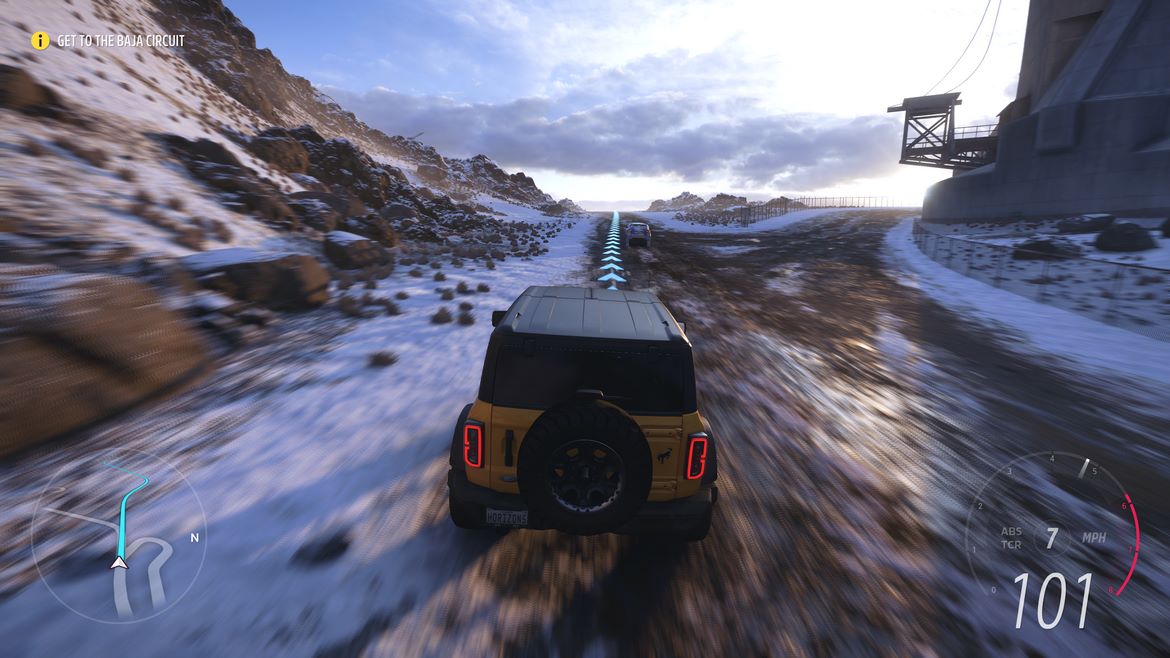Click the yellow objective info icon
Image resolution: width=1170 pixels, height=658 pixels.
pos(40,41)
